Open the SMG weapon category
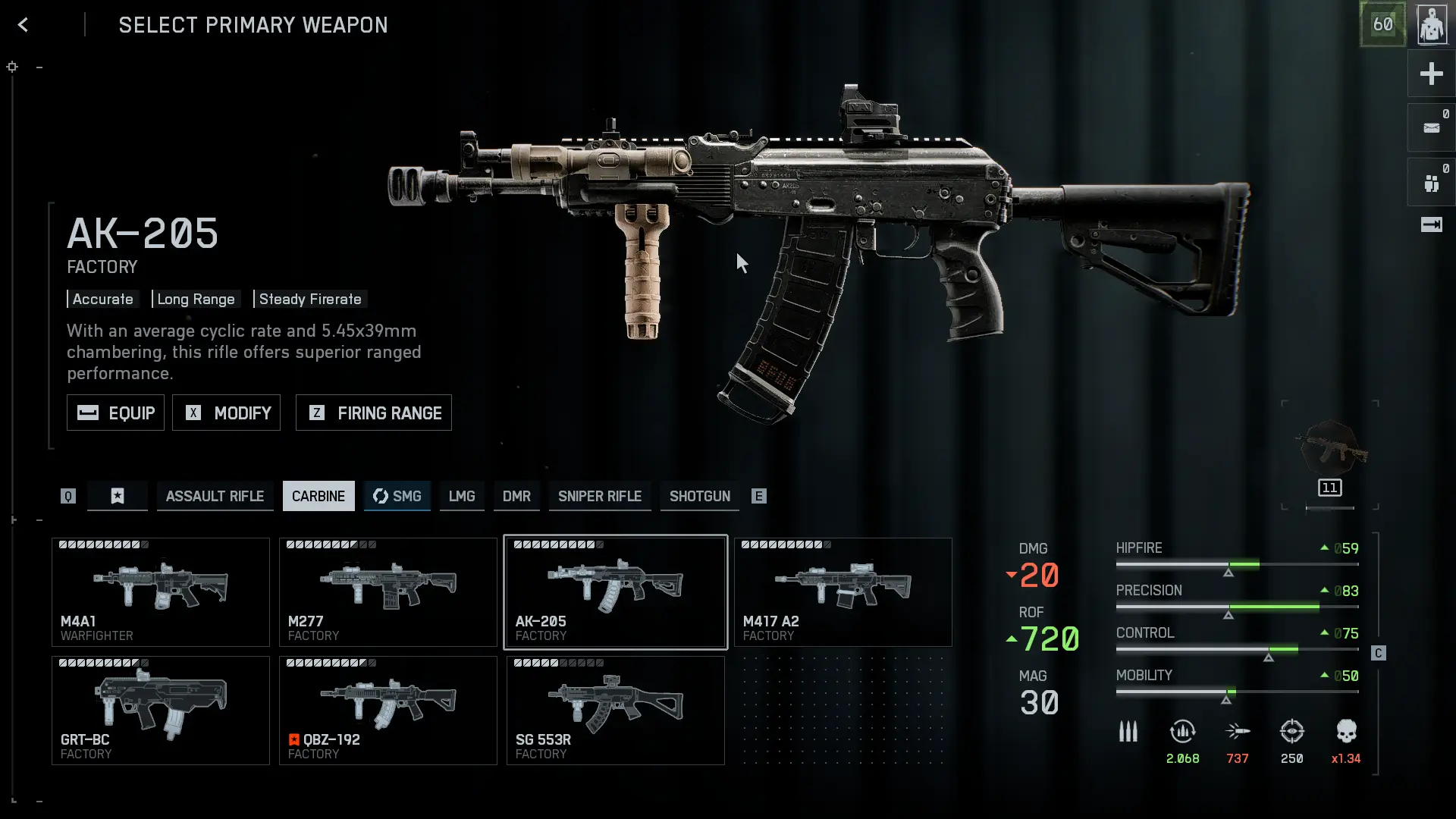Screen dimensions: 1456x819 pos(397,496)
